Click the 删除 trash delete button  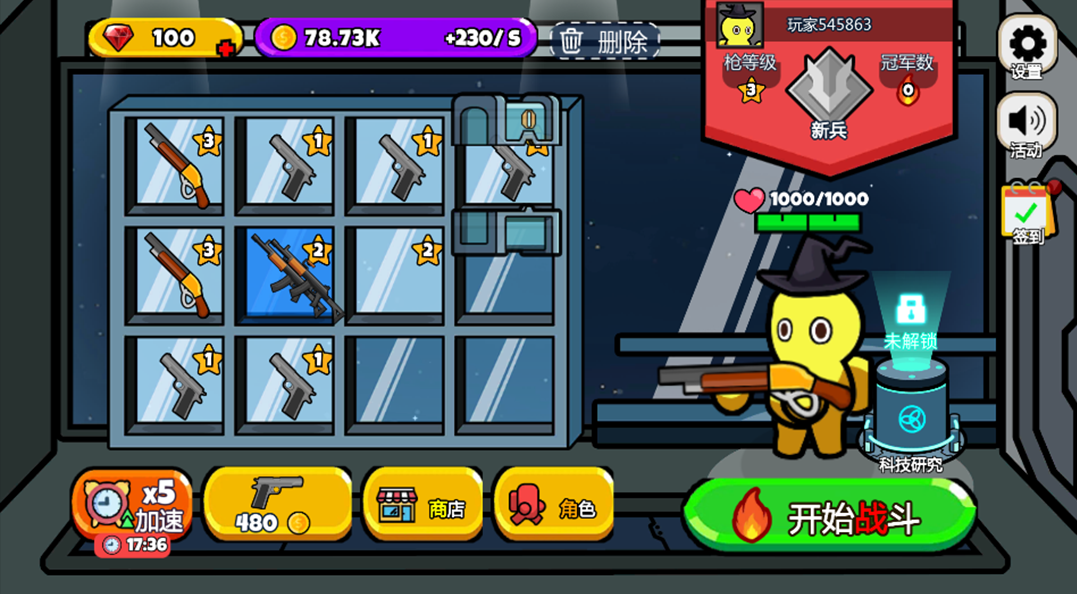tap(605, 41)
